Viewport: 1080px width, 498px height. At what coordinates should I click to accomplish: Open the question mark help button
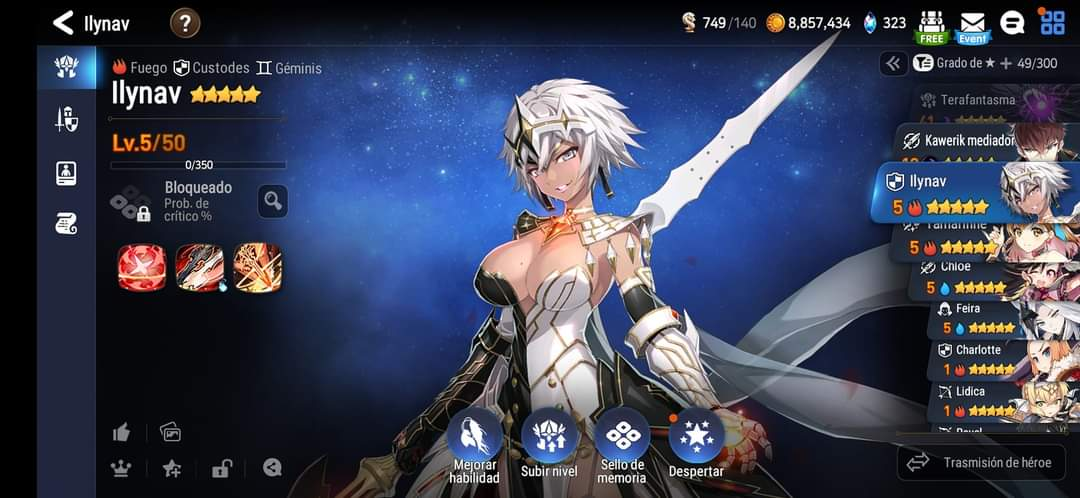185,22
